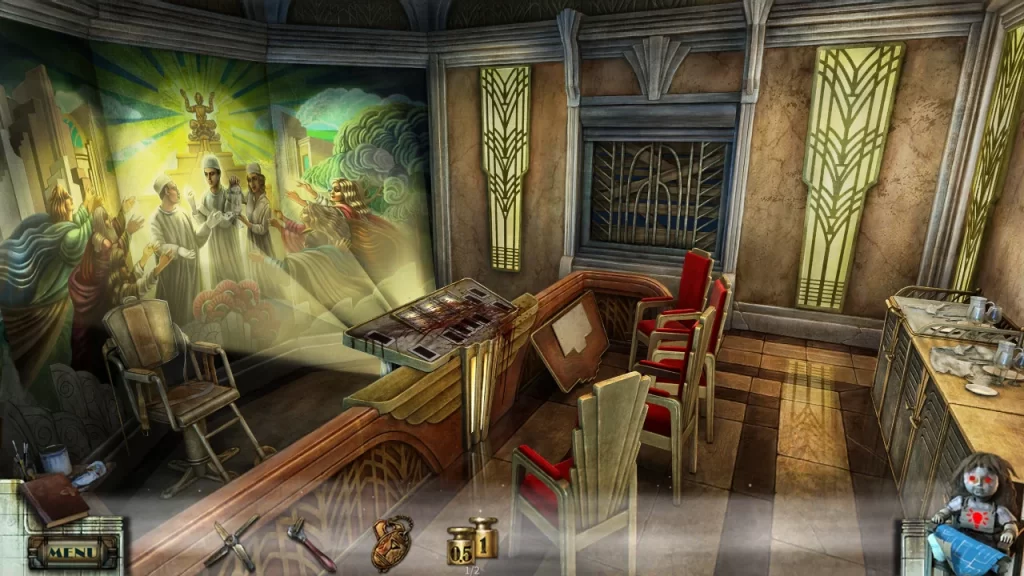Viewport: 1024px width, 576px height.
Task: Open the MENU button
Action: pyautogui.click(x=72, y=551)
